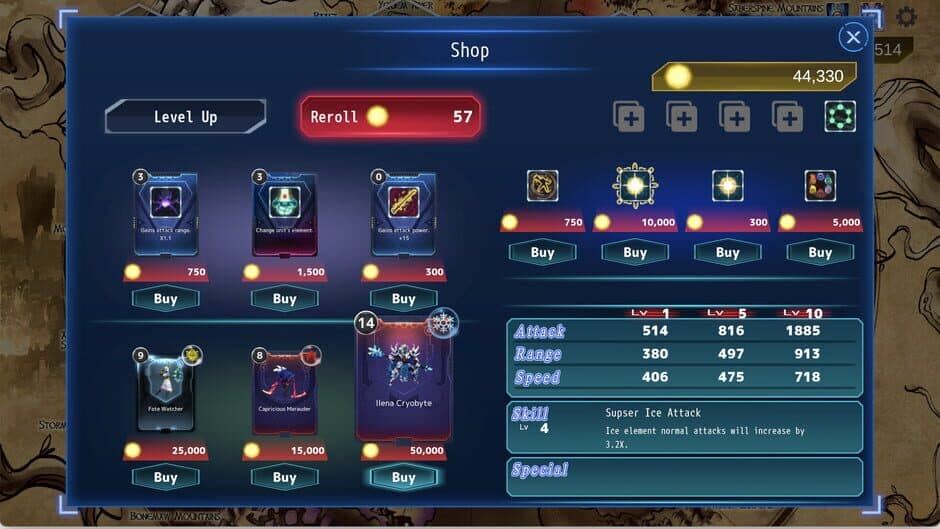Viewport: 940px width, 529px height.
Task: Open the green hexagon formation icon
Action: 840,117
